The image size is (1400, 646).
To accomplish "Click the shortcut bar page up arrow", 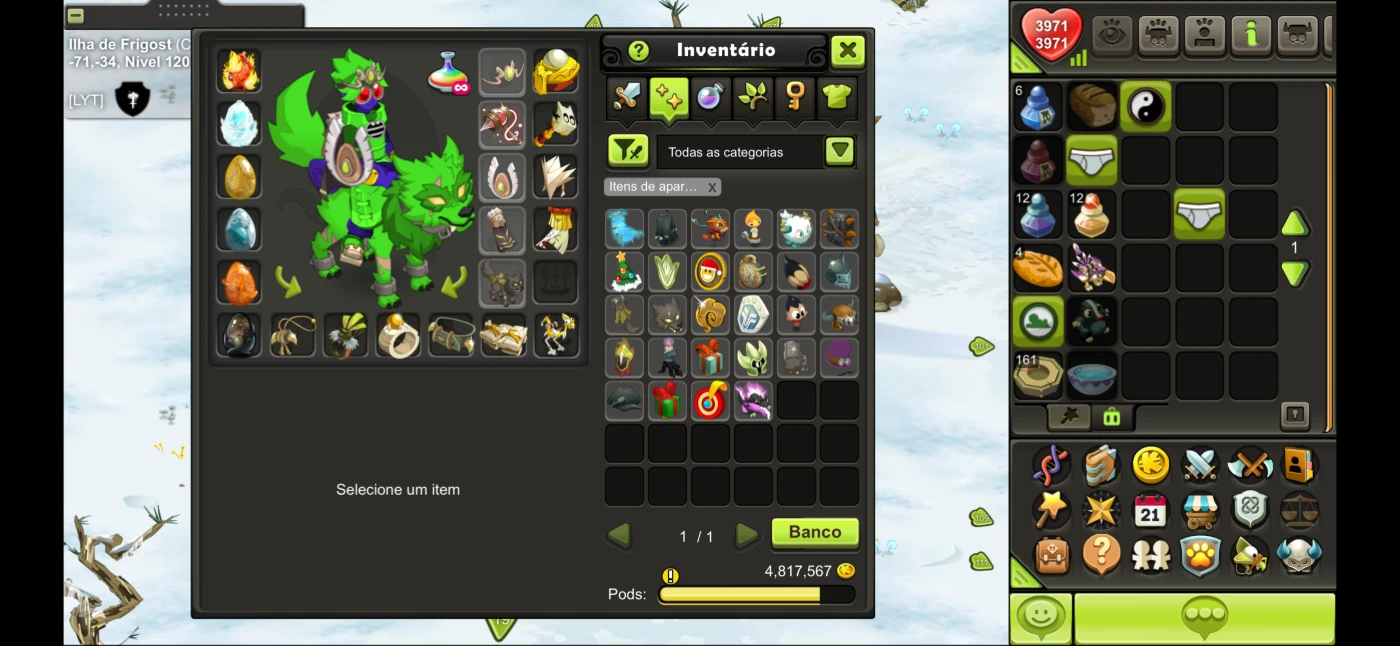I will click(1295, 223).
